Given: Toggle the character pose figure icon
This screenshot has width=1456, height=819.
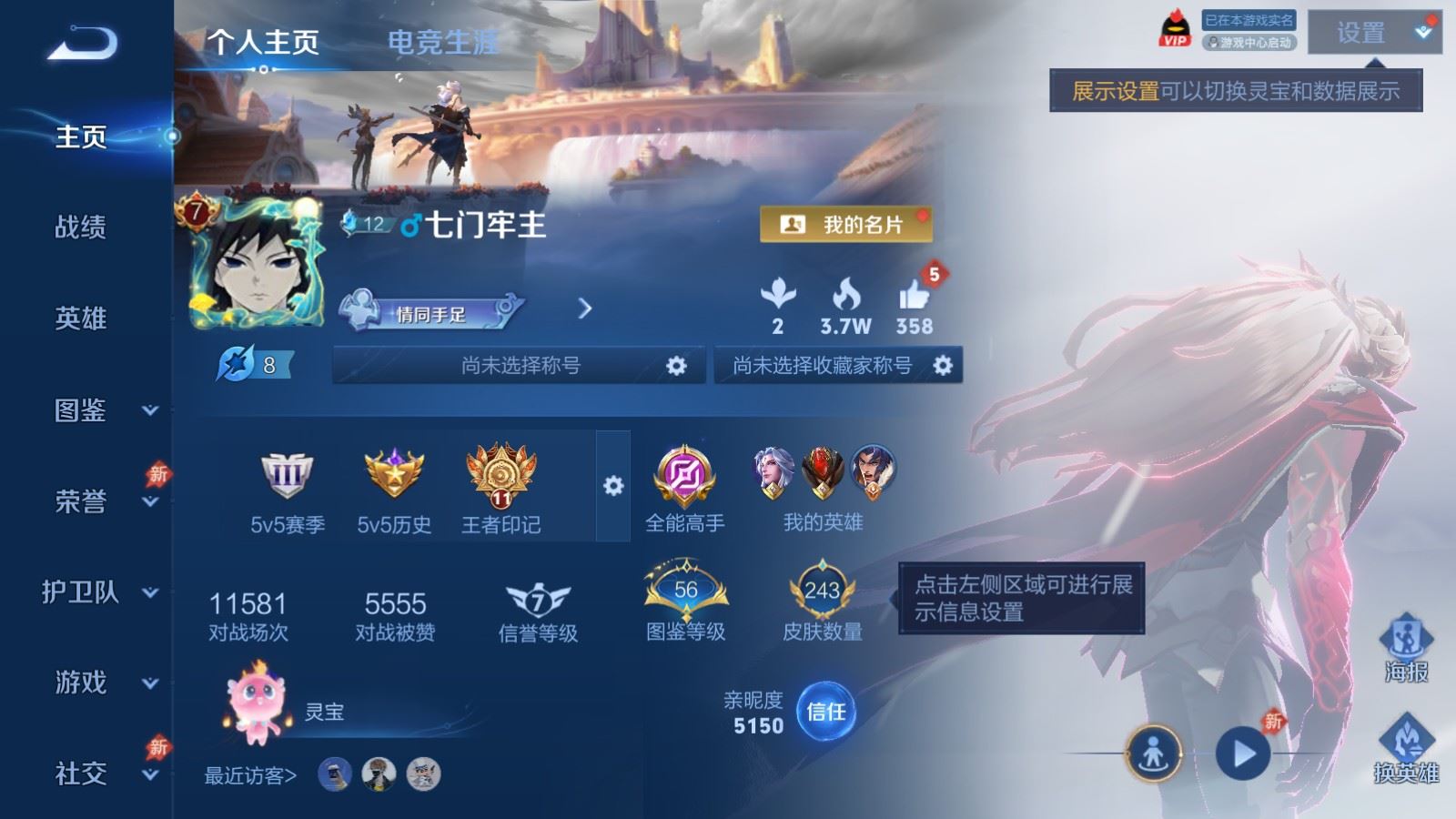Looking at the screenshot, I should point(1154,753).
